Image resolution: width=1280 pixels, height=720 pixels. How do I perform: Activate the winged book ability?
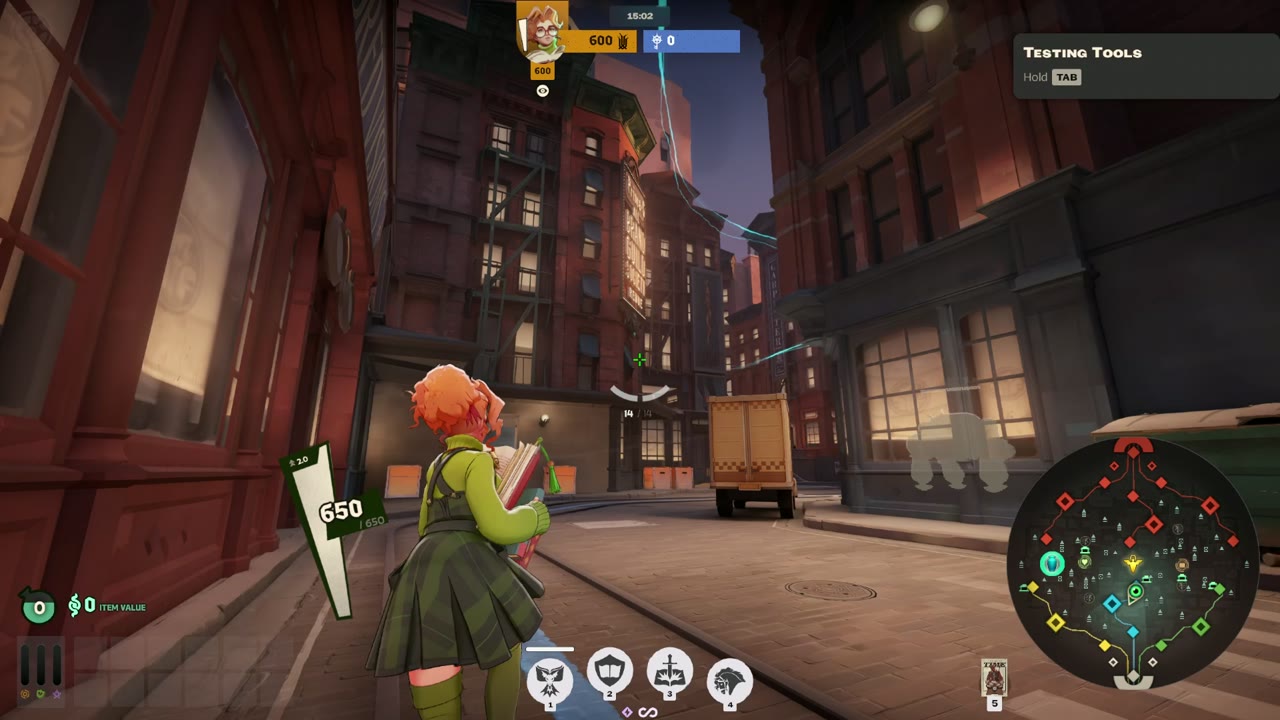550,679
